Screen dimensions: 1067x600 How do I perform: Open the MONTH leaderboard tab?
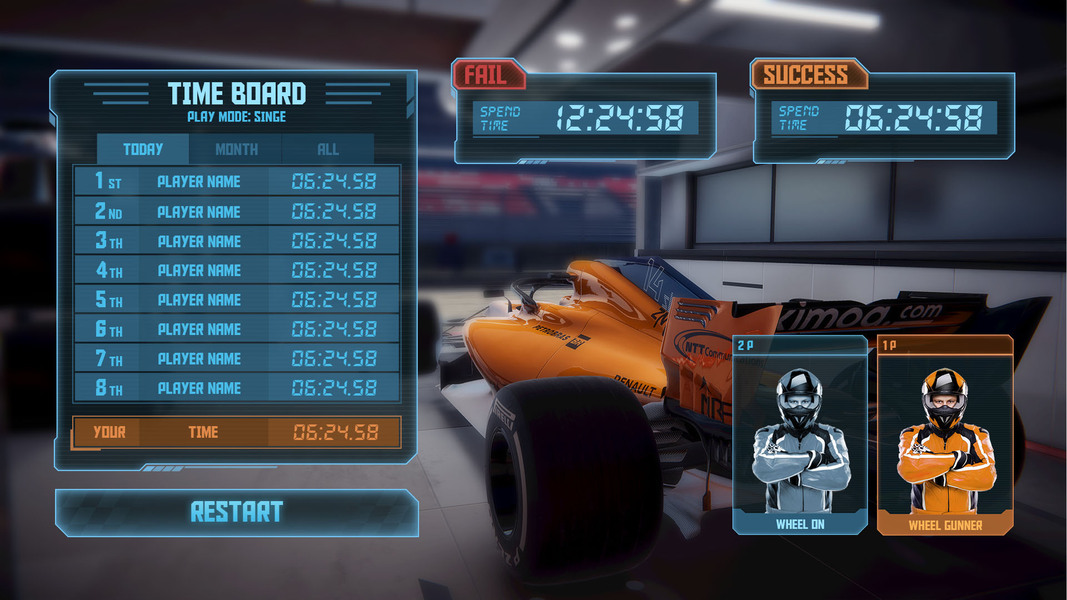click(x=236, y=149)
